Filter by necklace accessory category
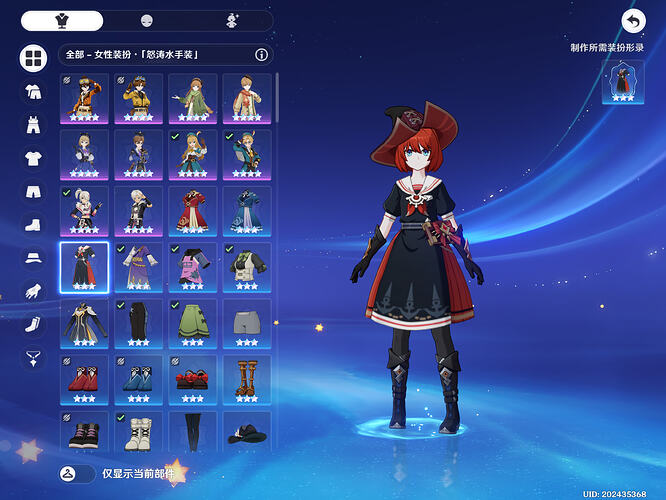This screenshot has height=500, width=666. coord(34,358)
